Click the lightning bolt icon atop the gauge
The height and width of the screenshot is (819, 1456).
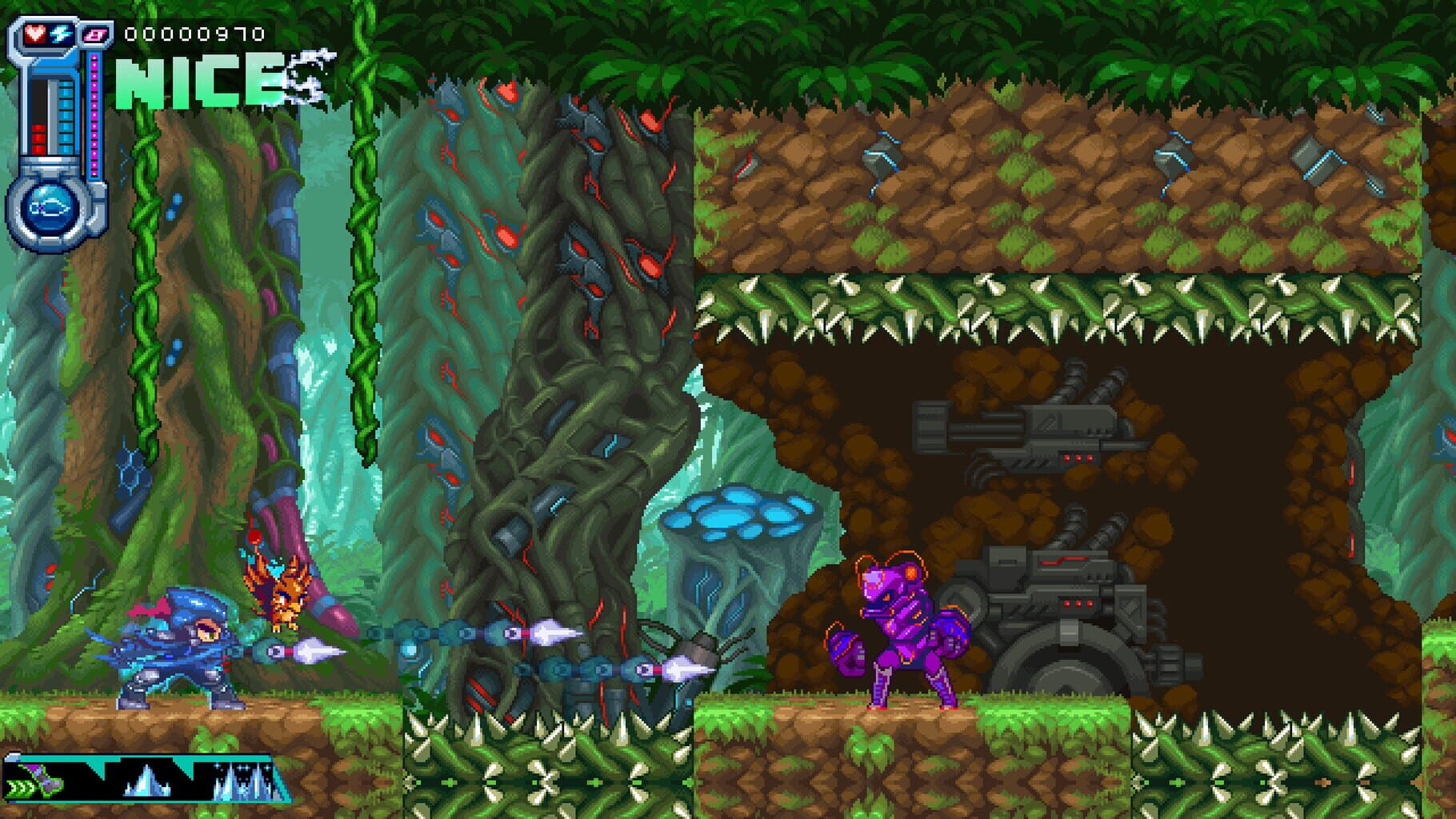(60, 35)
